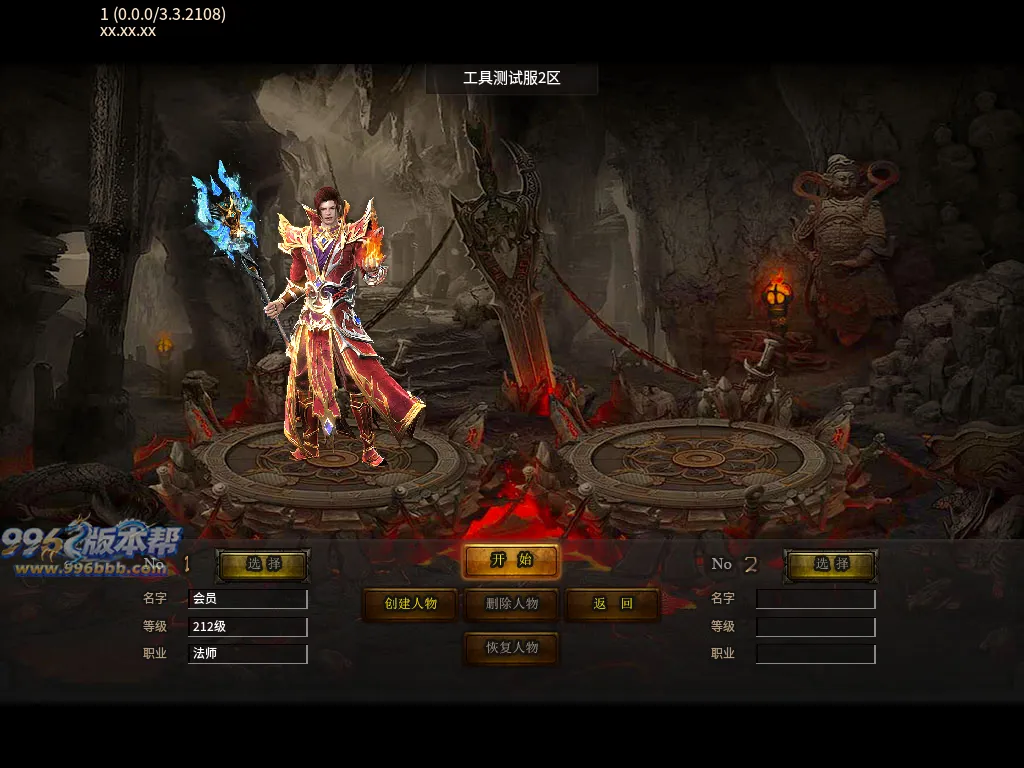Select character slot No 2 with 选择
Screen dimensions: 1024x768
(831, 565)
